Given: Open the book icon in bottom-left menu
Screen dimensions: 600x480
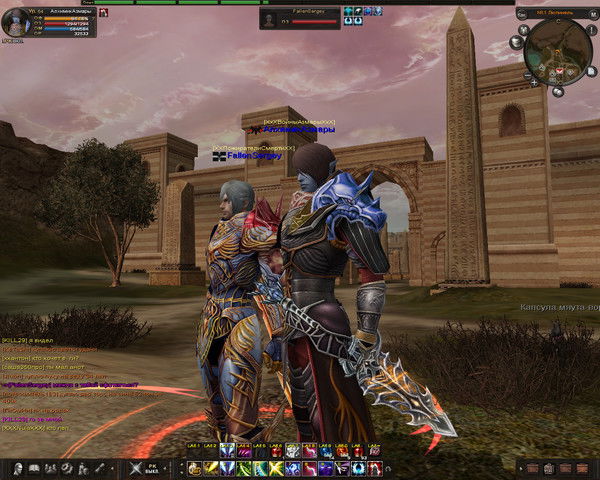Looking at the screenshot, I should 34,468.
